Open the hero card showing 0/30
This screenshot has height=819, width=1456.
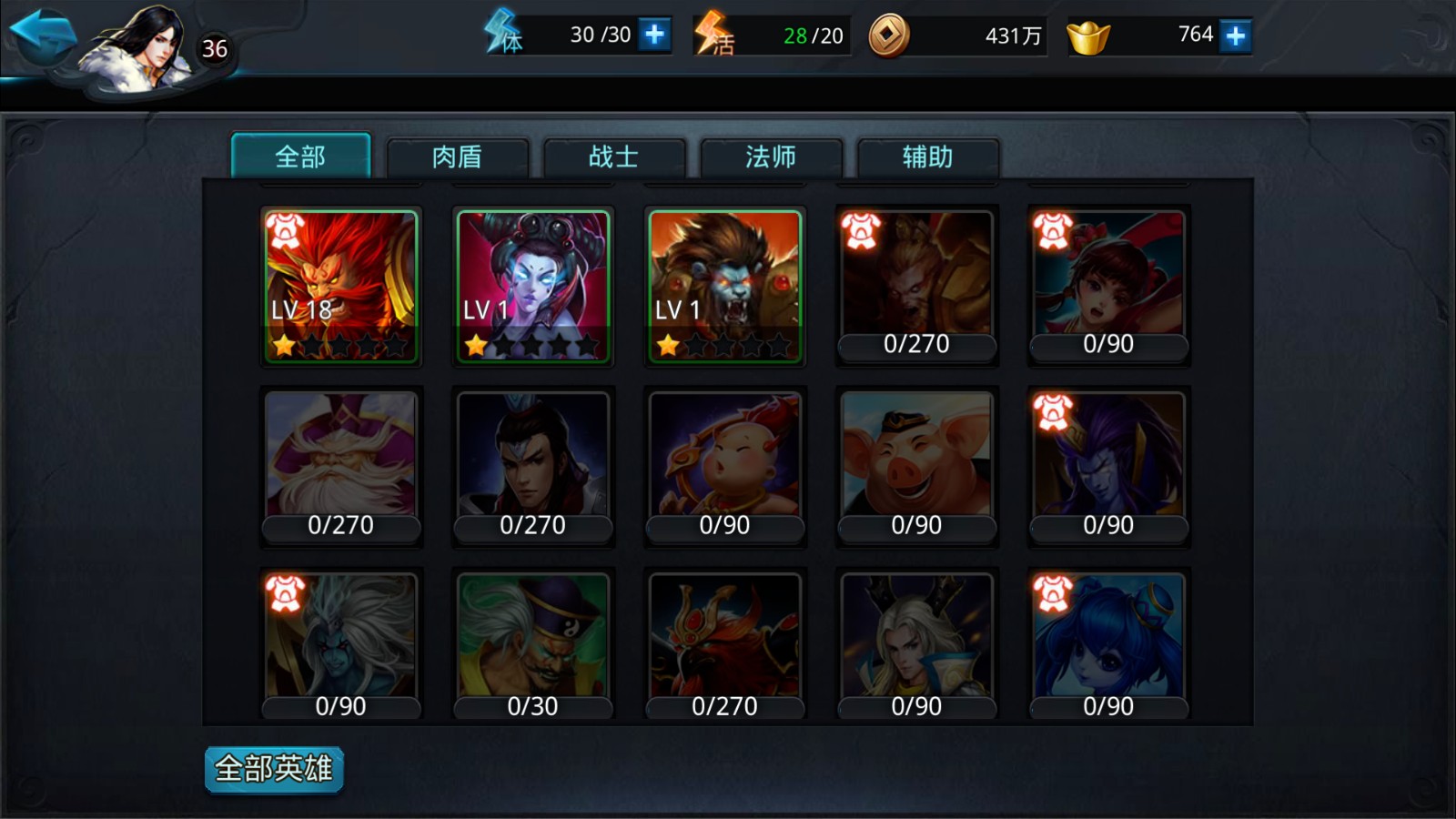coord(533,646)
